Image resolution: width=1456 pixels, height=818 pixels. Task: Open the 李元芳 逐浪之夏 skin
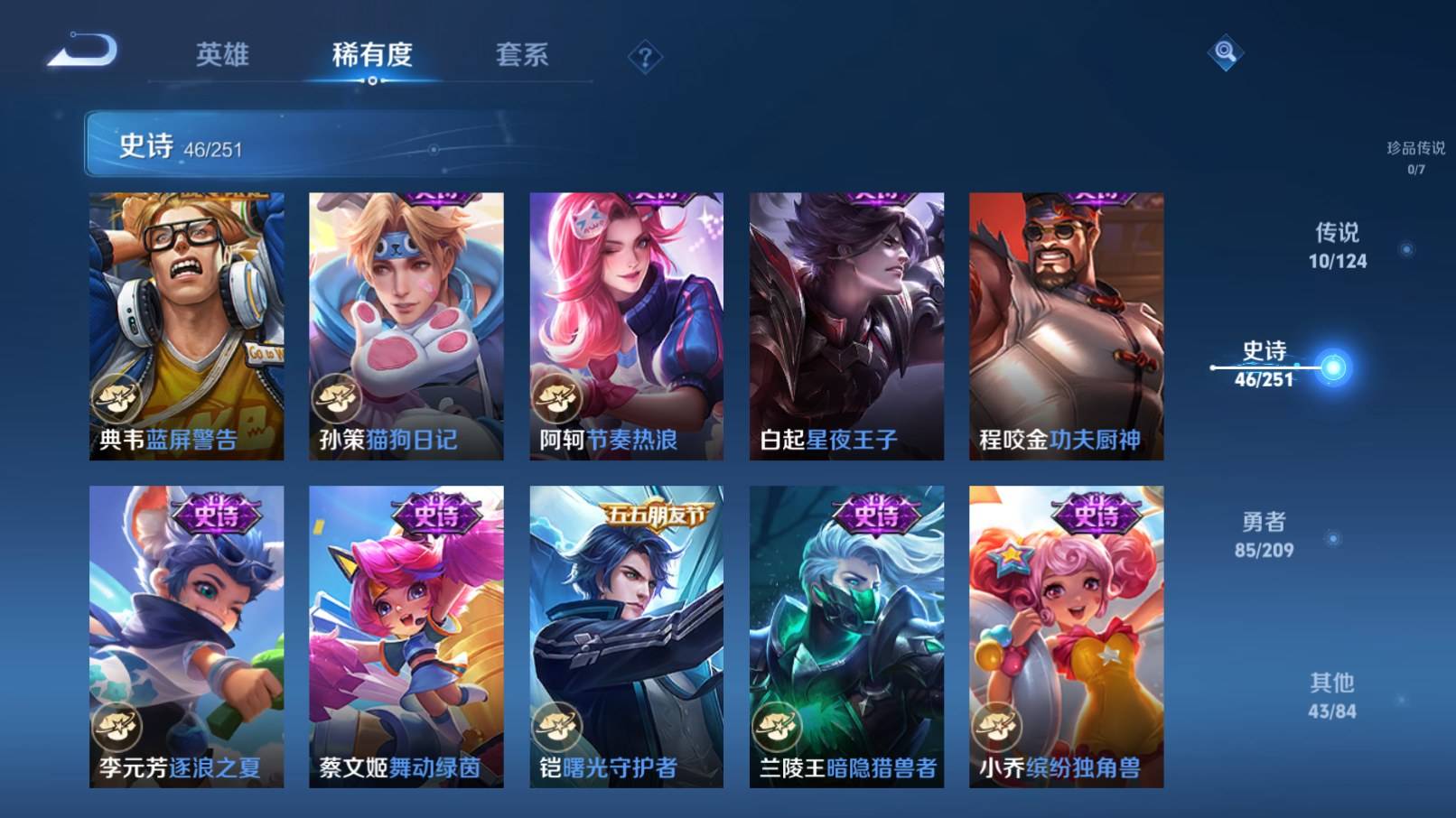[x=186, y=637]
